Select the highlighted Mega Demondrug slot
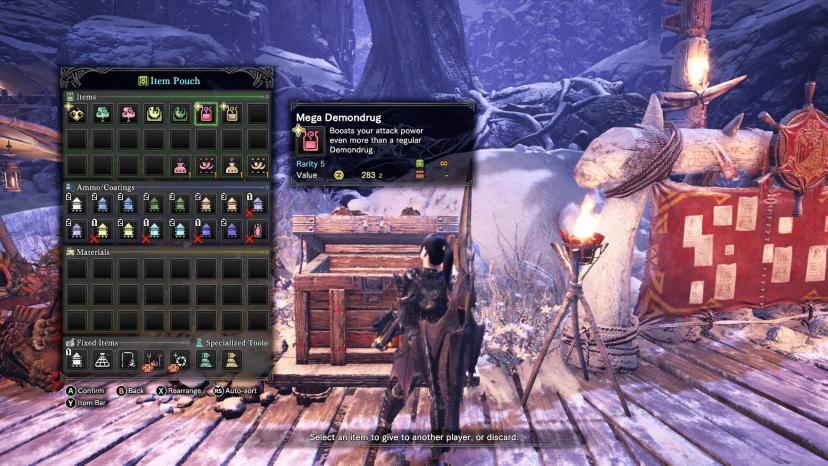Screen dimensions: 828x466 pyautogui.click(x=206, y=114)
